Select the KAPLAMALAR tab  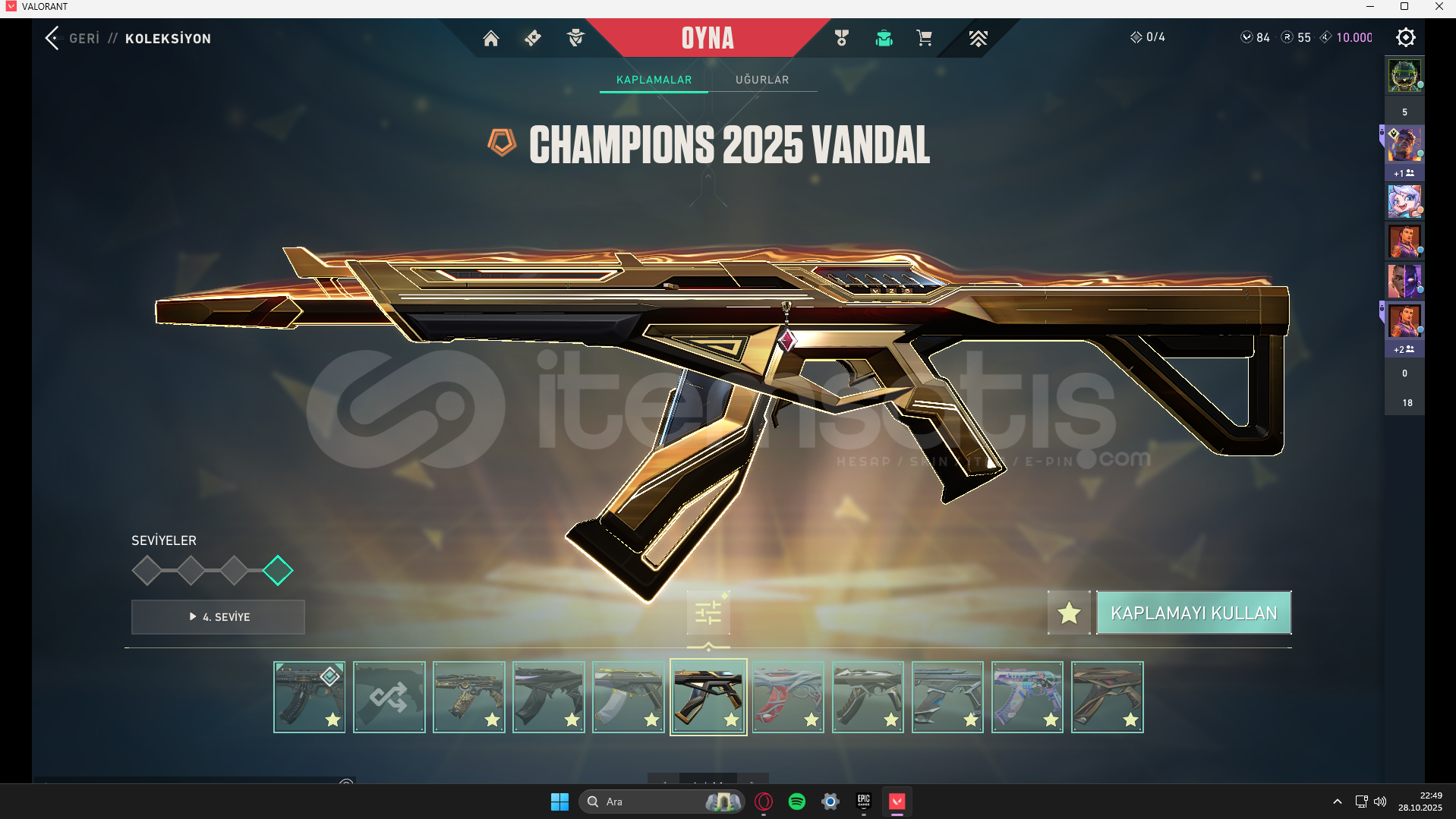(653, 79)
